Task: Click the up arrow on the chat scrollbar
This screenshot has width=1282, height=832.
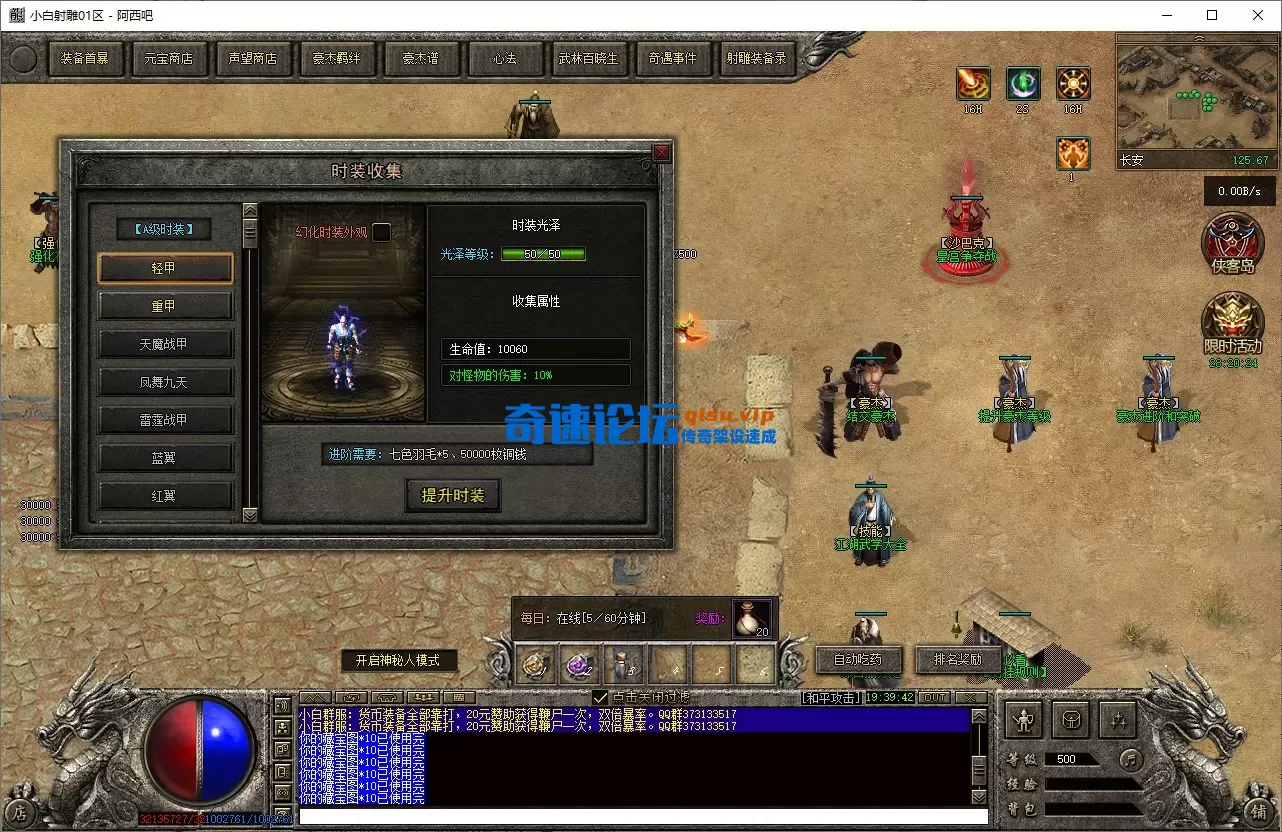Action: [x=979, y=716]
